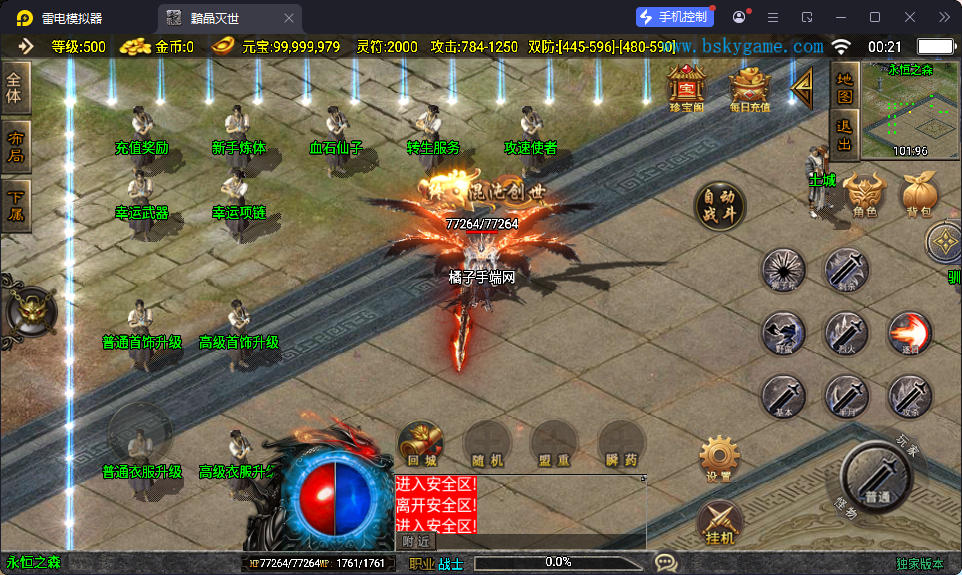Open the 每日充值 daily recharge icon

(750, 88)
